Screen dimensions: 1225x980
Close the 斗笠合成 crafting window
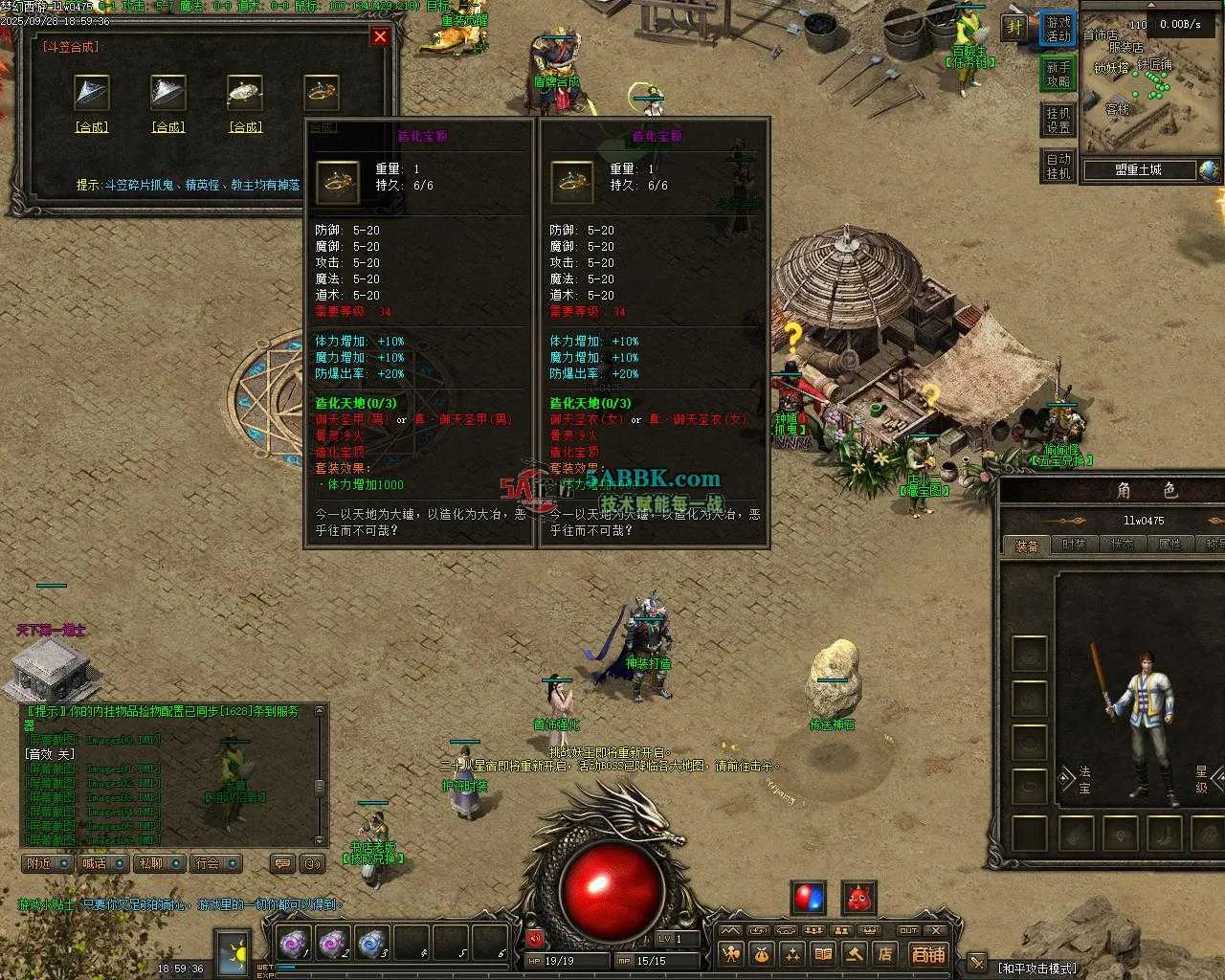[x=380, y=36]
